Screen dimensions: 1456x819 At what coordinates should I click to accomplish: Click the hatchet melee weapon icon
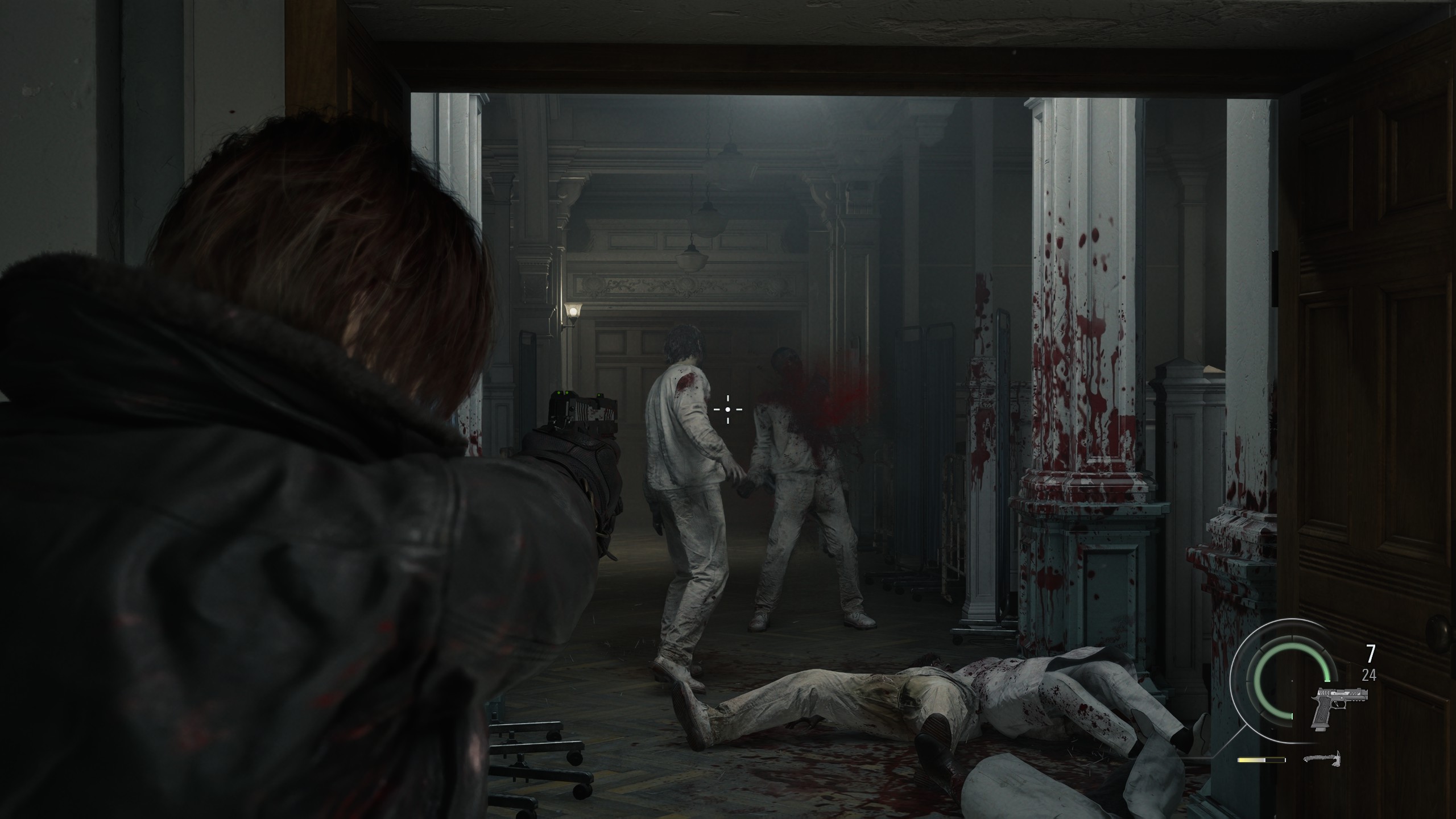(x=1322, y=759)
